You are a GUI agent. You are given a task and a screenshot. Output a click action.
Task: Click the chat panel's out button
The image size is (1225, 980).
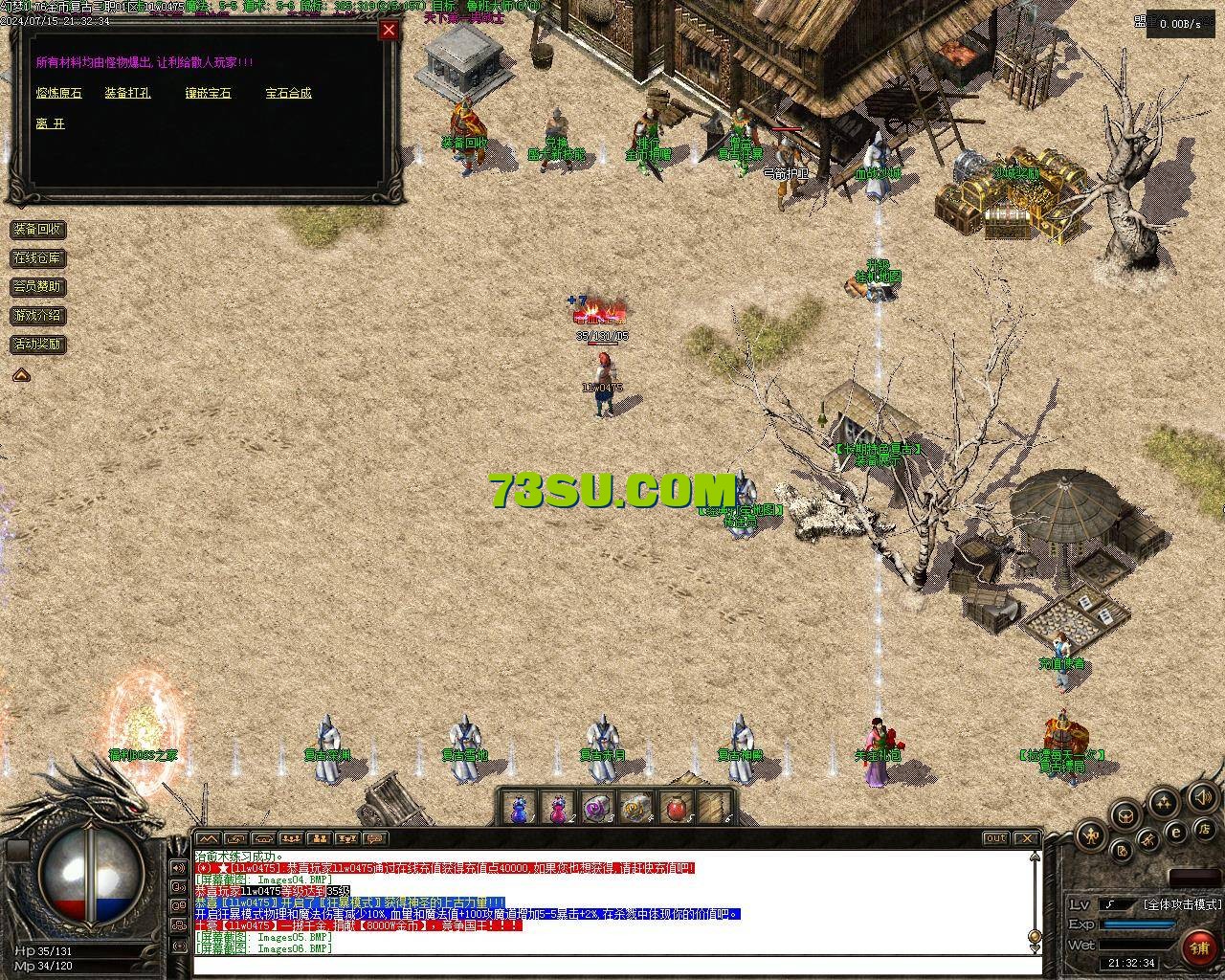(x=996, y=838)
